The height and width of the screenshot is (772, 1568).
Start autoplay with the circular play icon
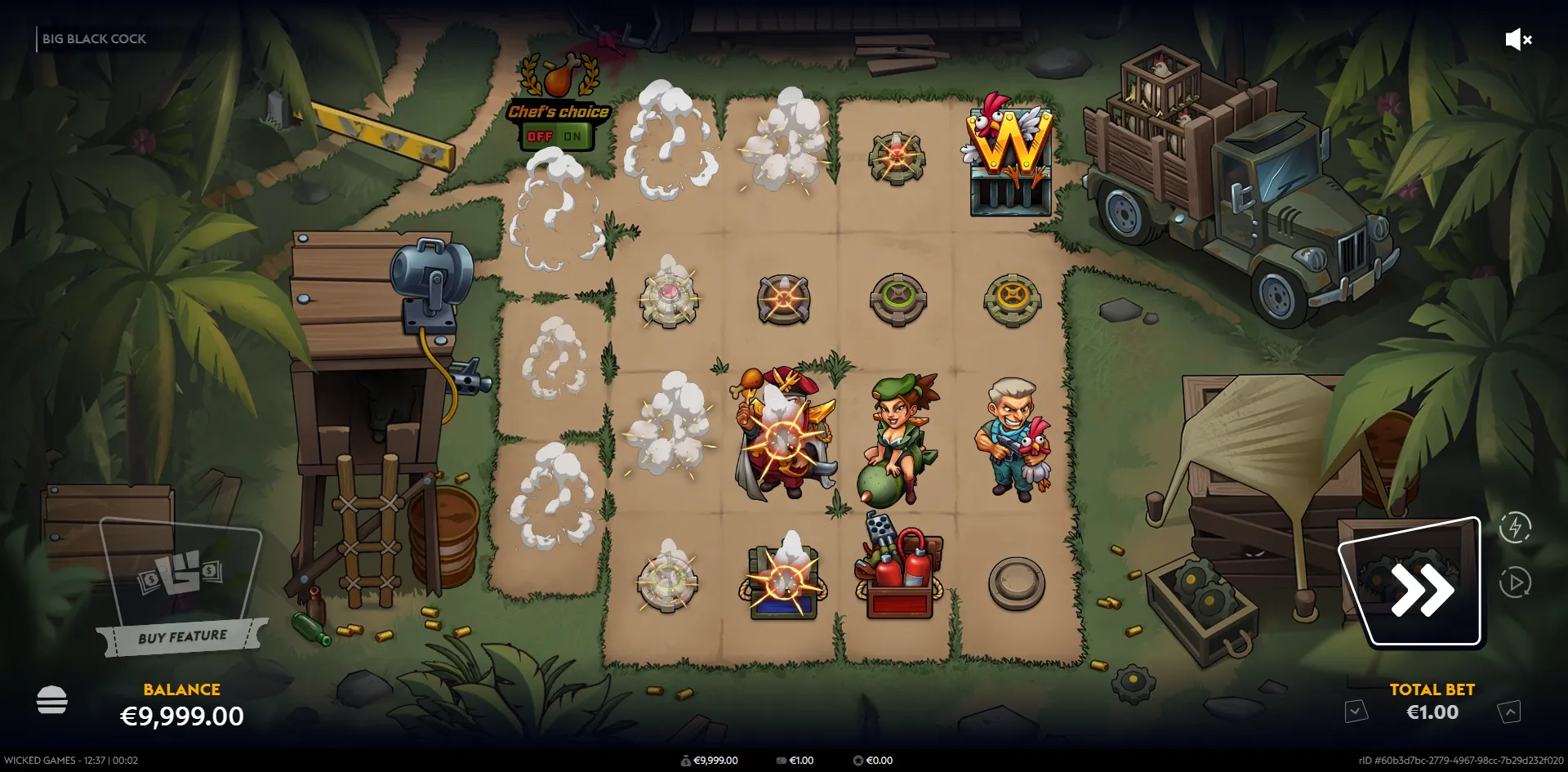[1515, 582]
